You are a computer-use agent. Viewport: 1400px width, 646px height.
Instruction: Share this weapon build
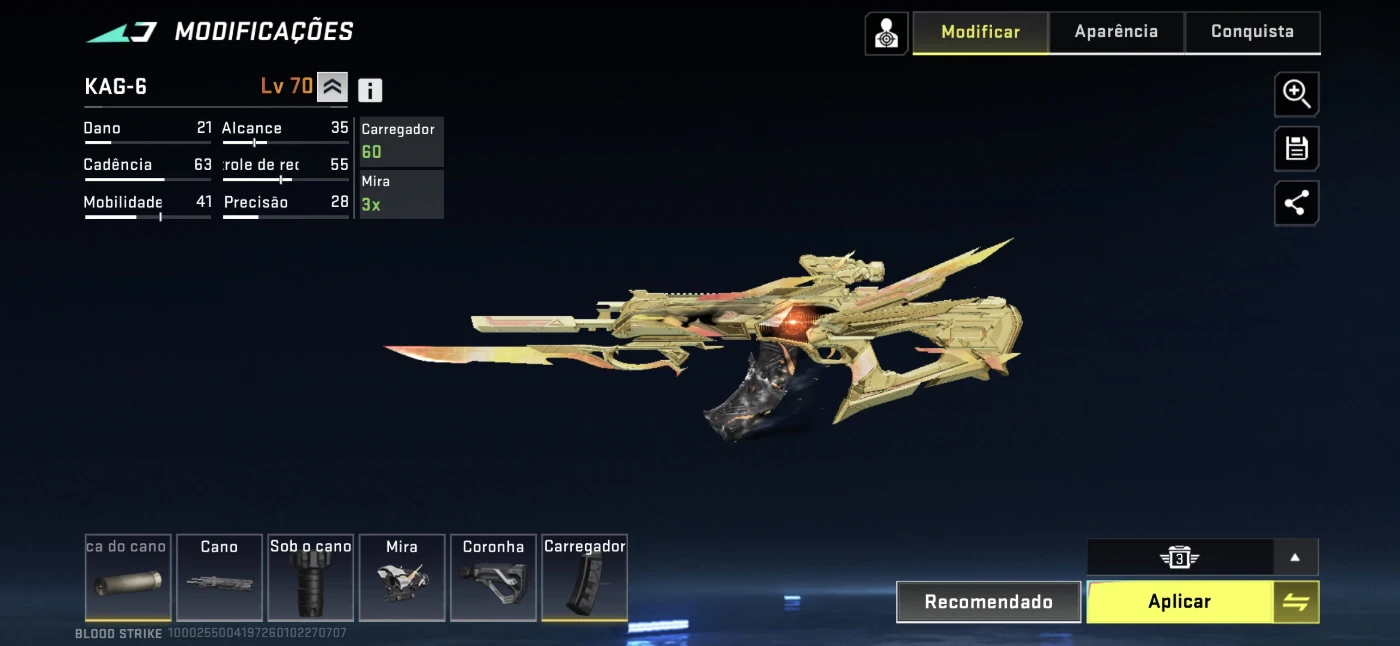click(x=1296, y=204)
